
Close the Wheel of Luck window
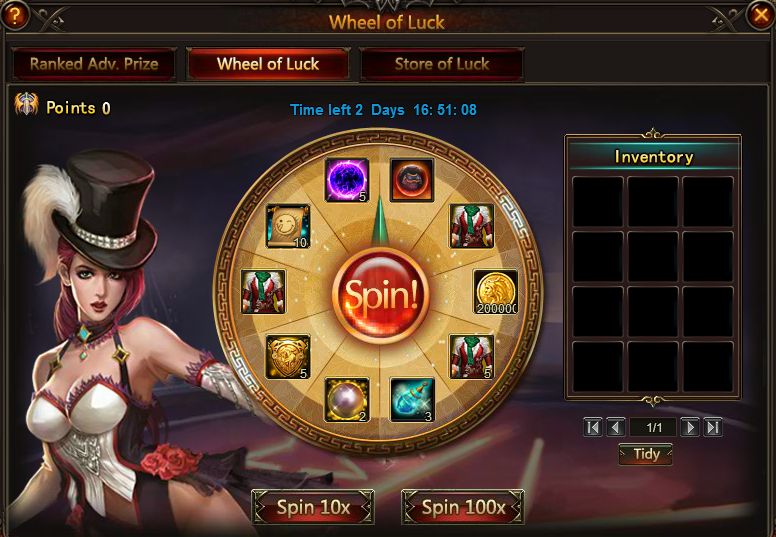click(x=759, y=15)
